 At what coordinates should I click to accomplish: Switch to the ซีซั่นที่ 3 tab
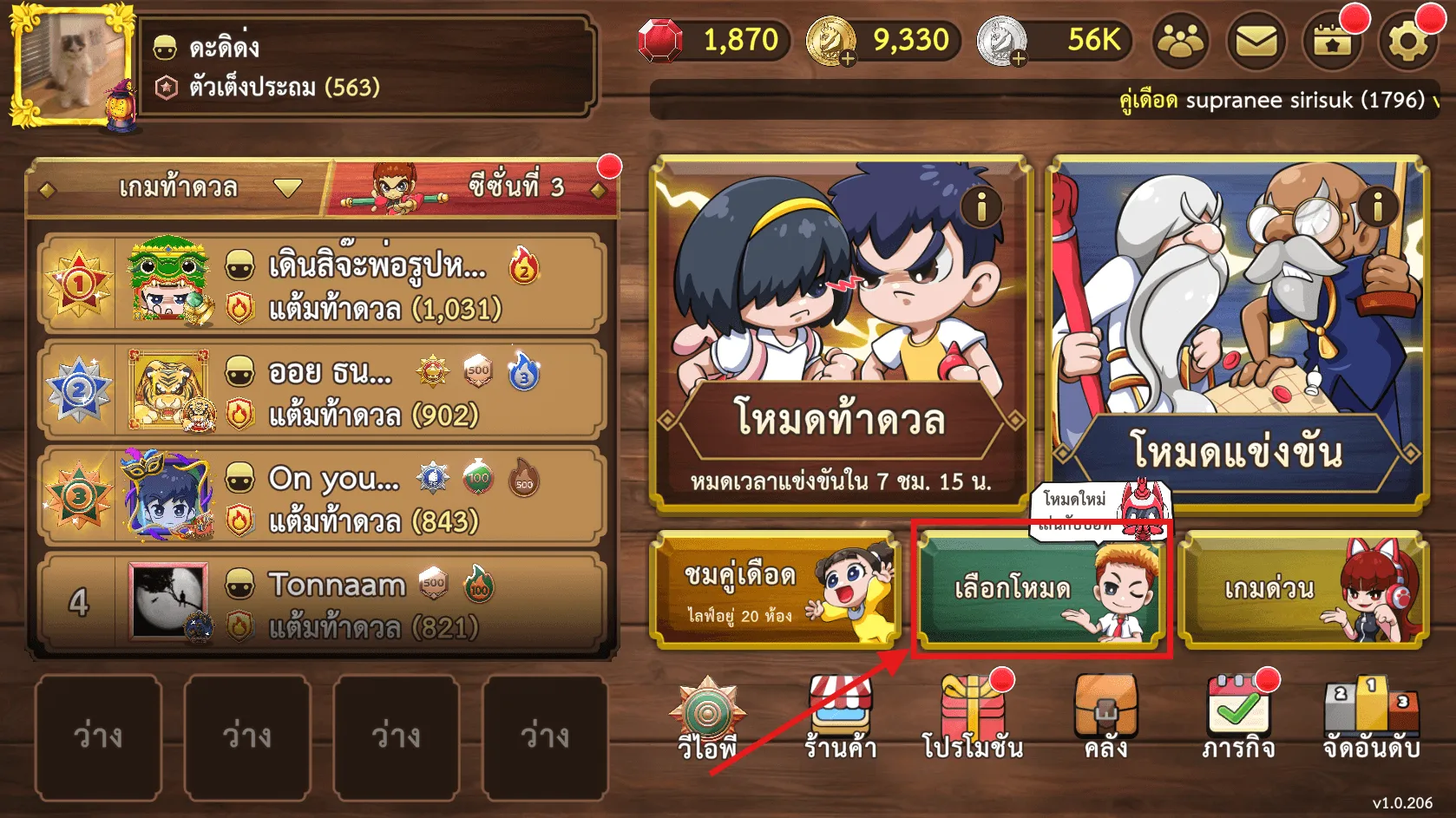473,187
